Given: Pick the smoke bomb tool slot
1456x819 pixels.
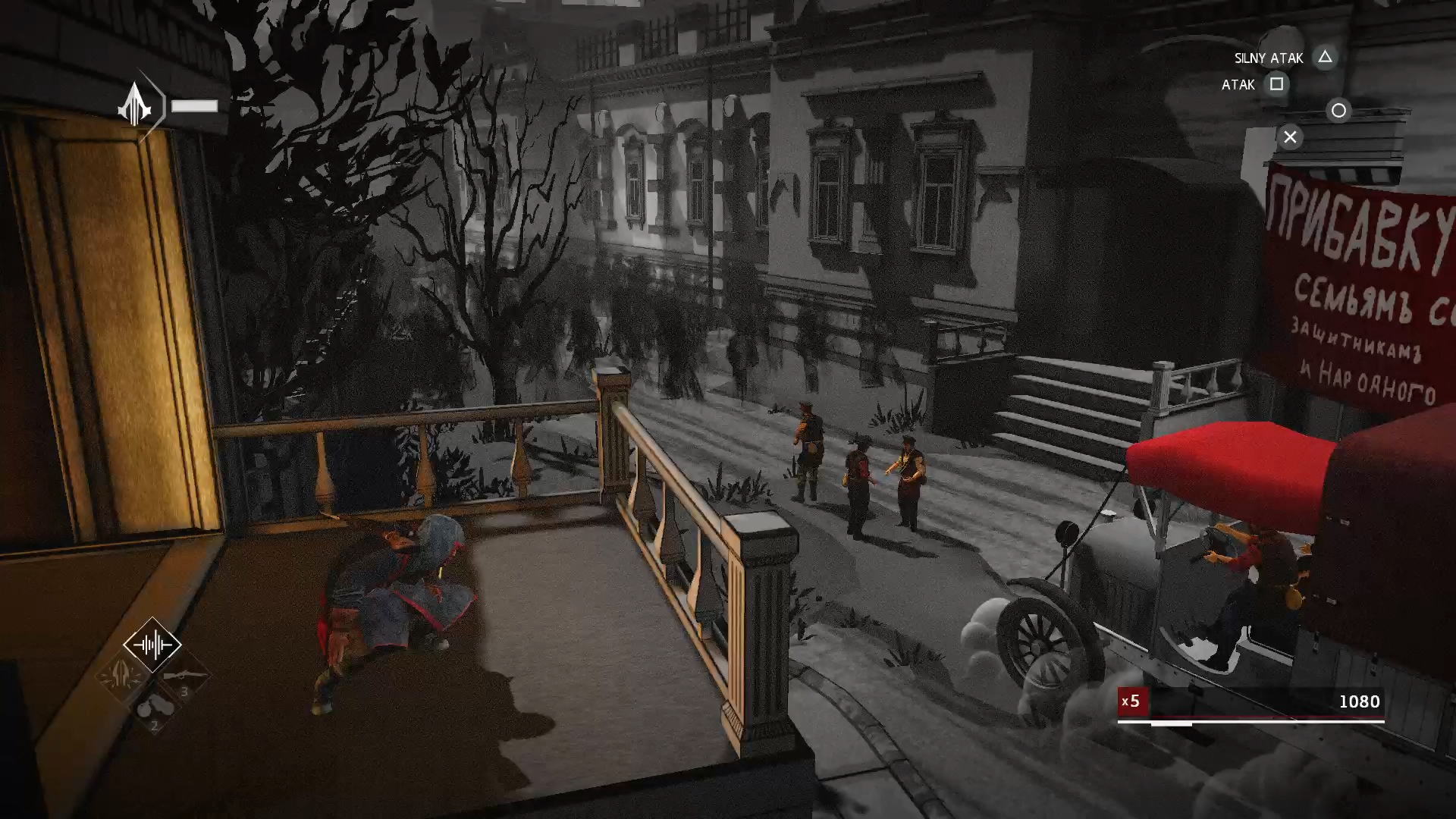Looking at the screenshot, I should coord(154,708).
